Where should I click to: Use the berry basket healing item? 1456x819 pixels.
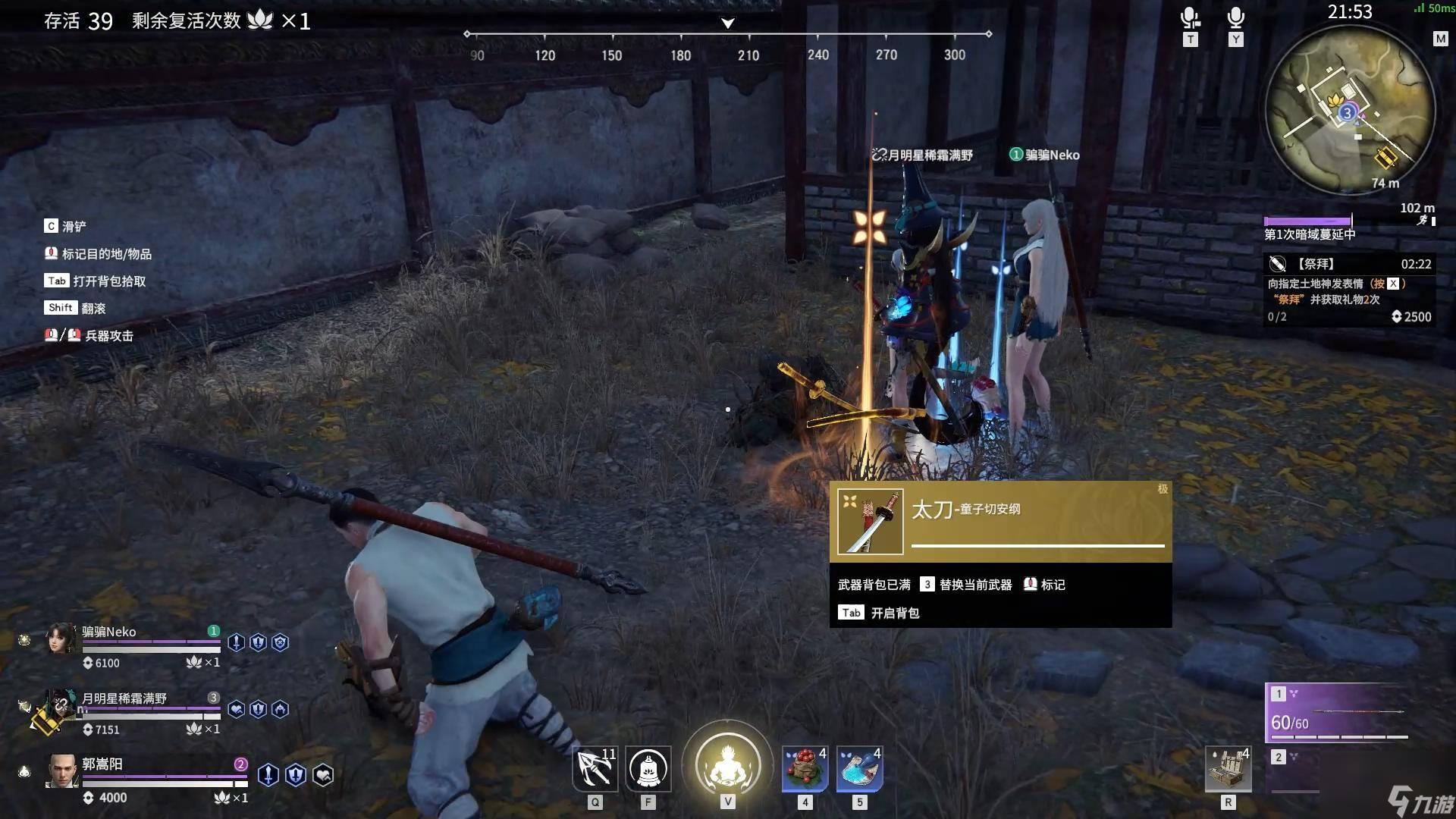(805, 769)
